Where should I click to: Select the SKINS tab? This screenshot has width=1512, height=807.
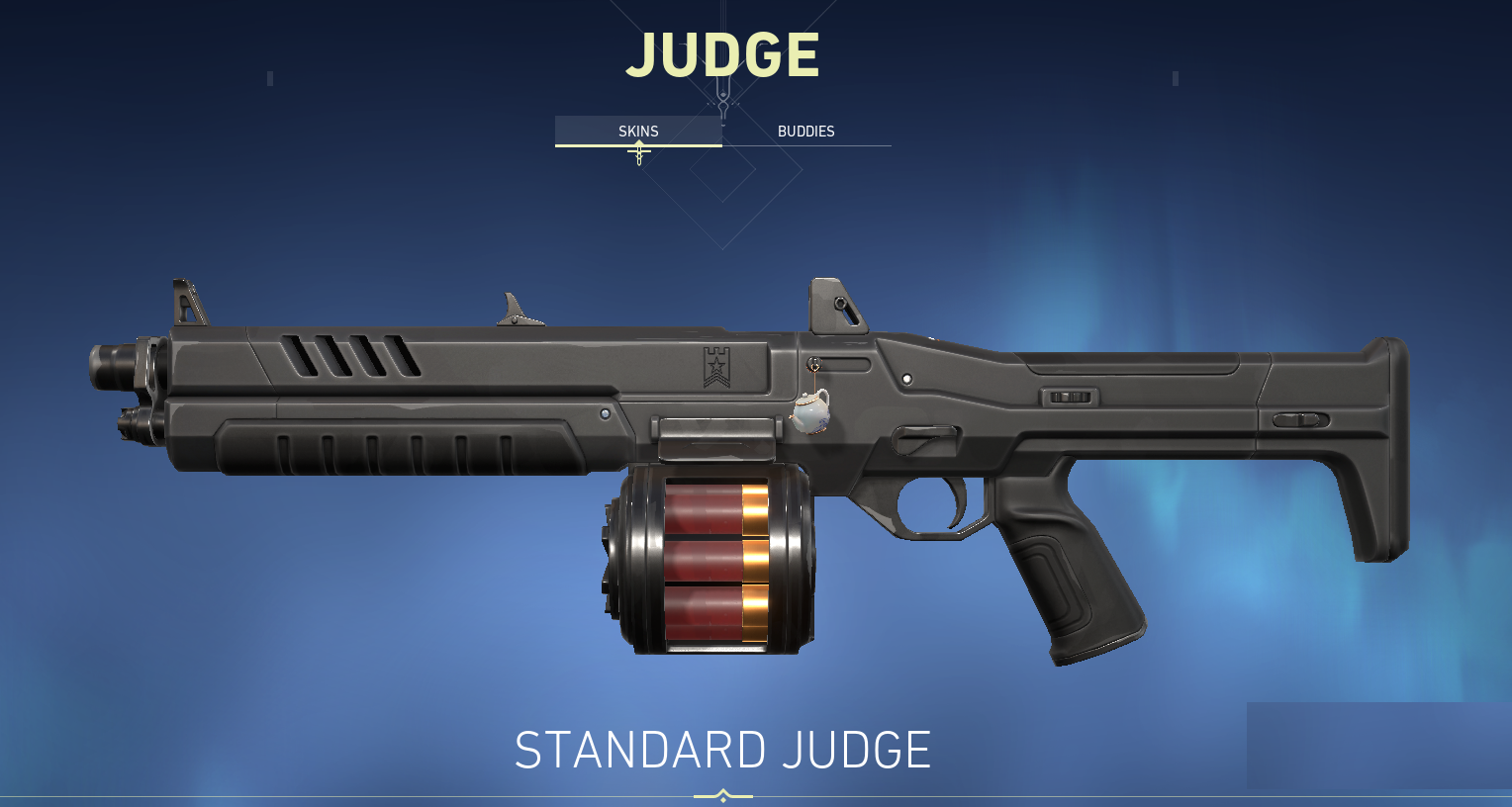tap(638, 131)
